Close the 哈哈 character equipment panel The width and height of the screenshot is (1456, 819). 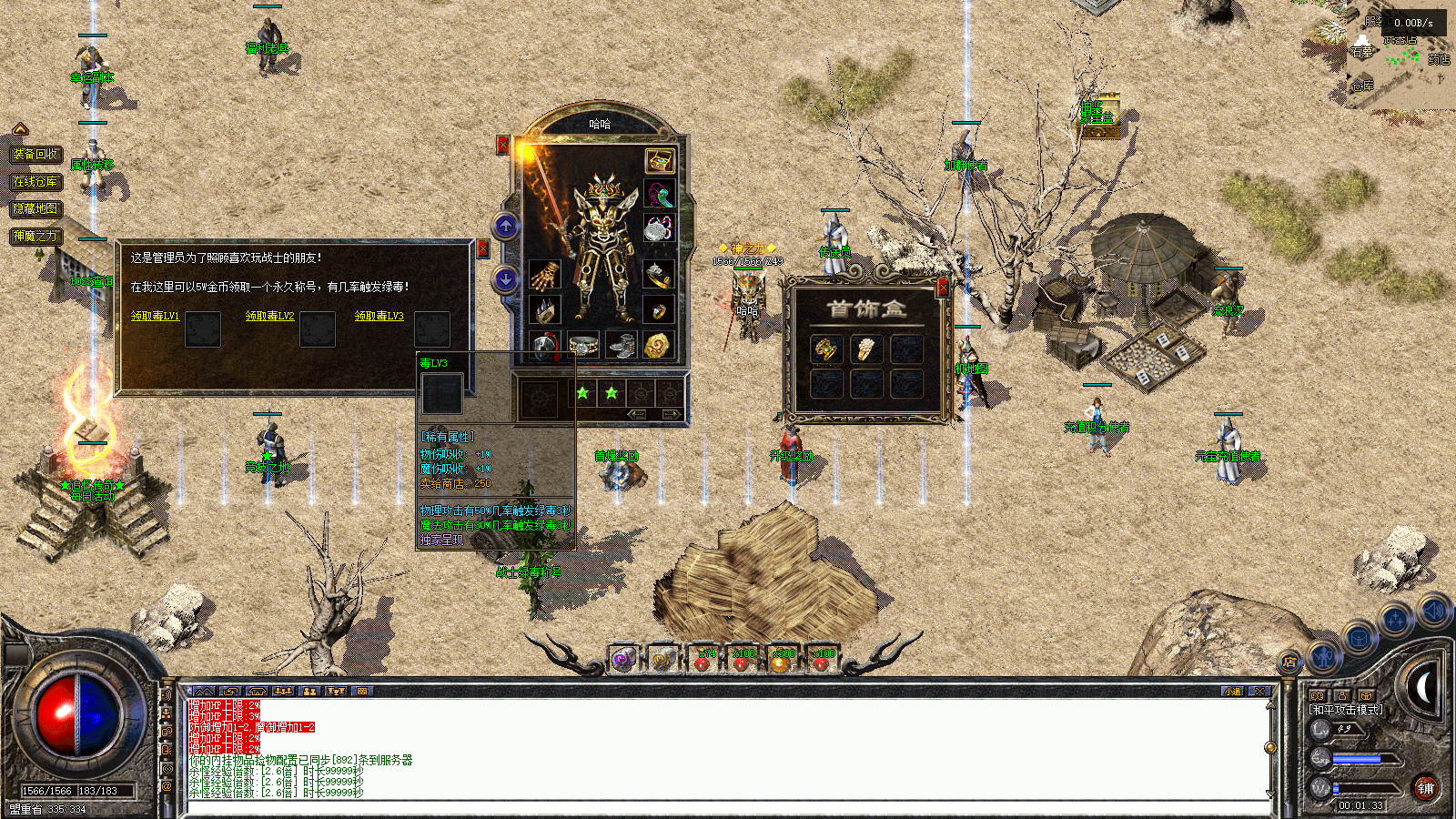[x=502, y=145]
